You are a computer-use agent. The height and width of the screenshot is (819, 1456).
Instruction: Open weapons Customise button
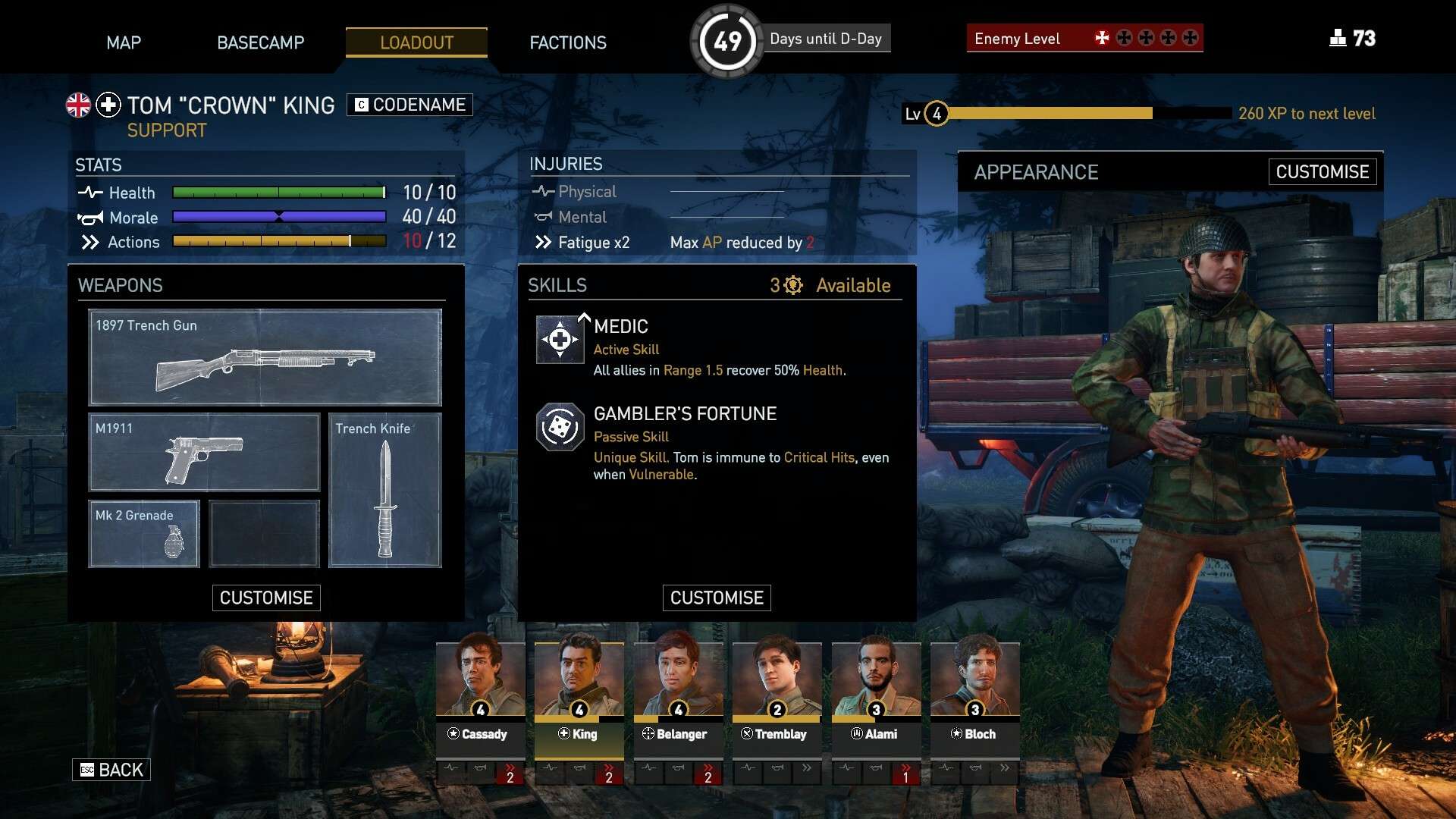coord(266,598)
